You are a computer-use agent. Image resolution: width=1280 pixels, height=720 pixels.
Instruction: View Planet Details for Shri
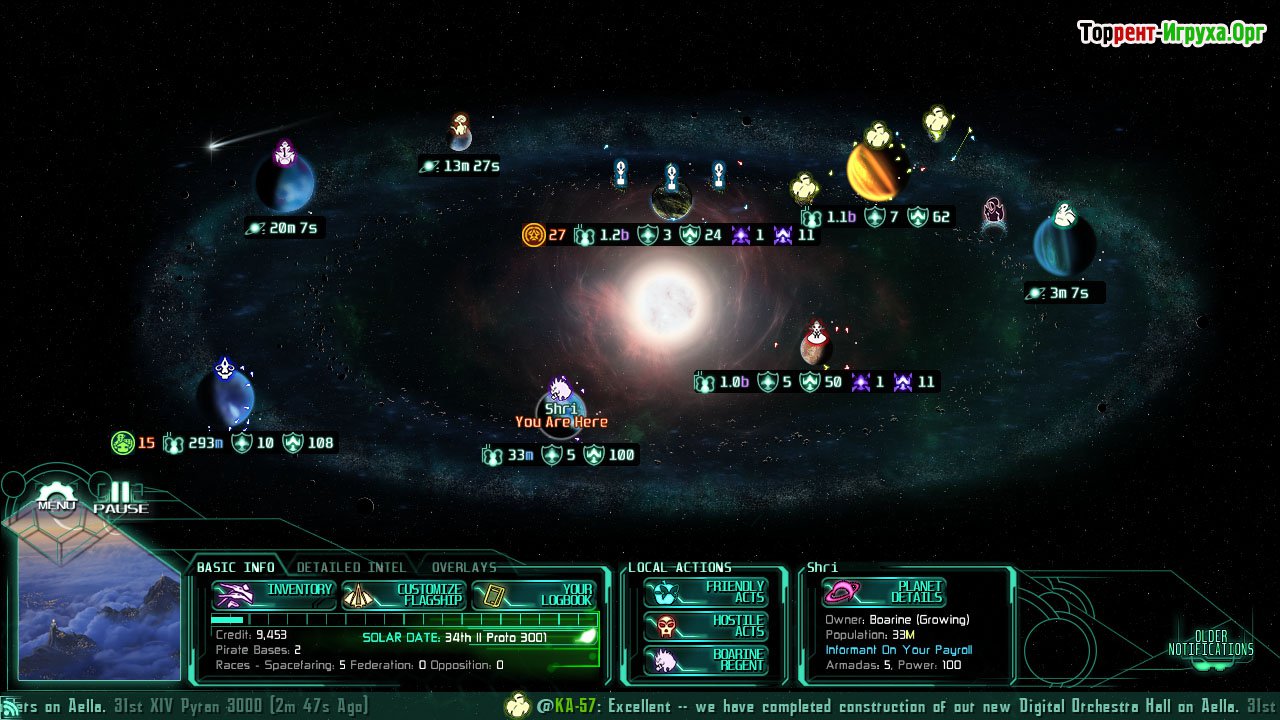(884, 592)
